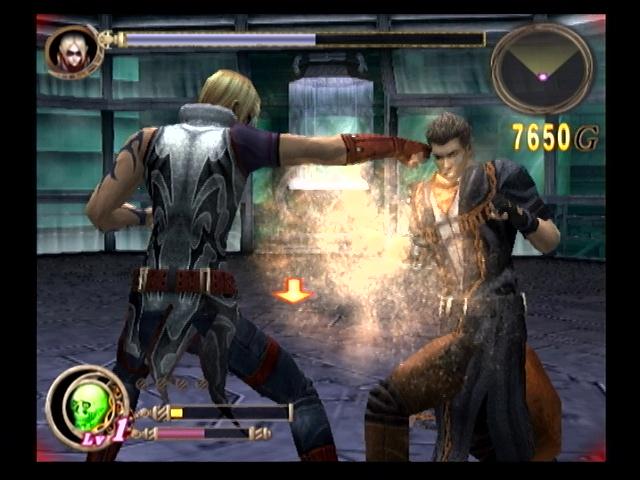Click the blonde character portrait

pyautogui.click(x=72, y=50)
